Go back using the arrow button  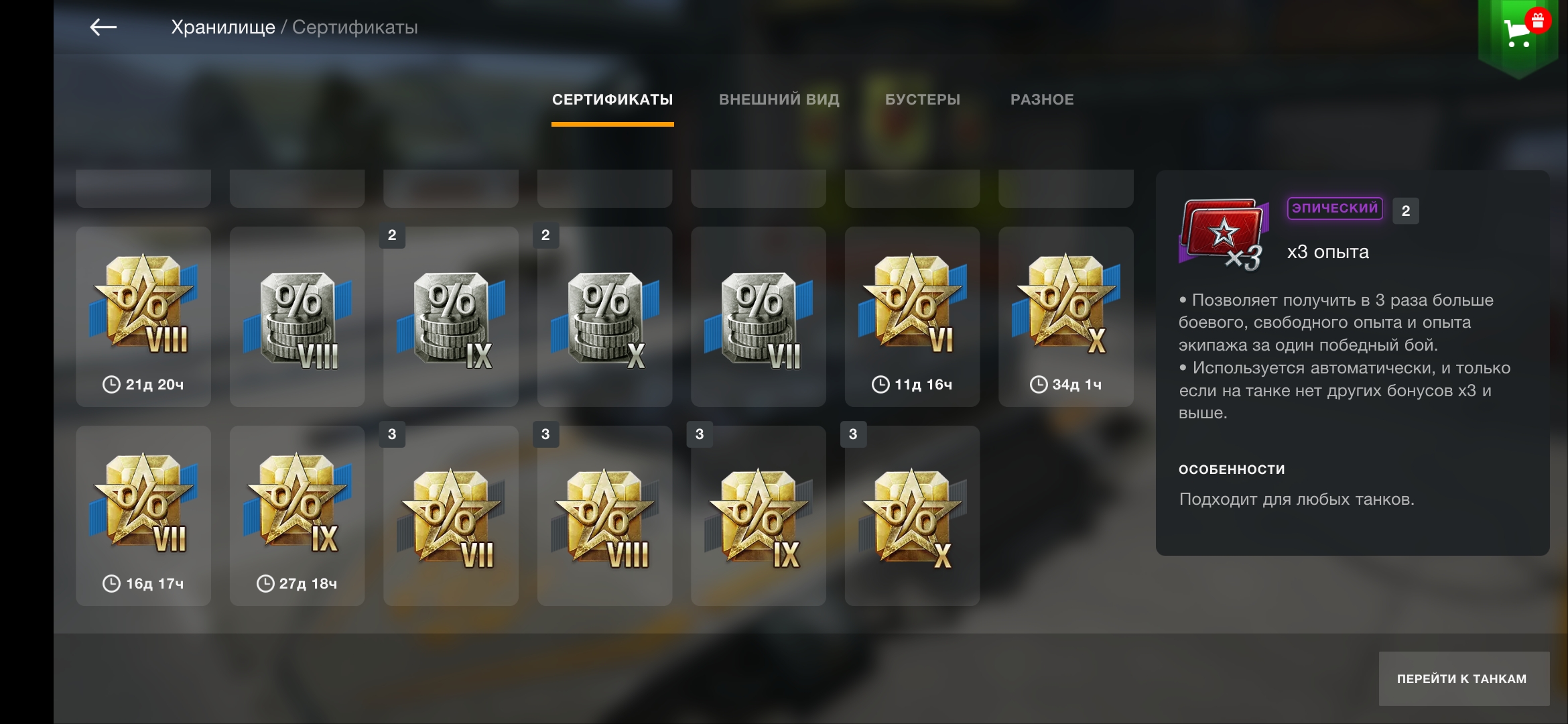[103, 27]
